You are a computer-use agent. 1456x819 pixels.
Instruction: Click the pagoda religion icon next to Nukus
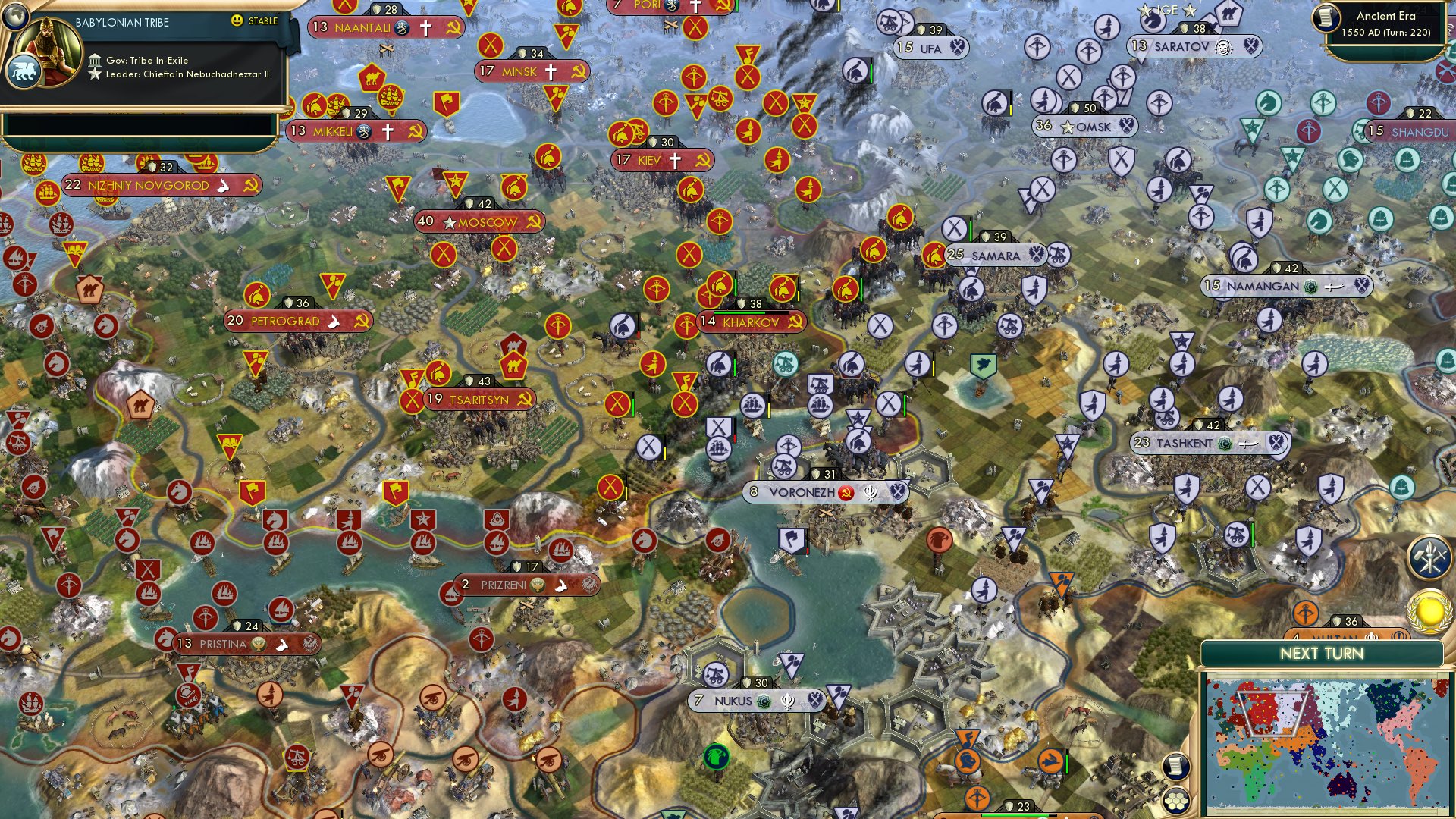tap(788, 701)
